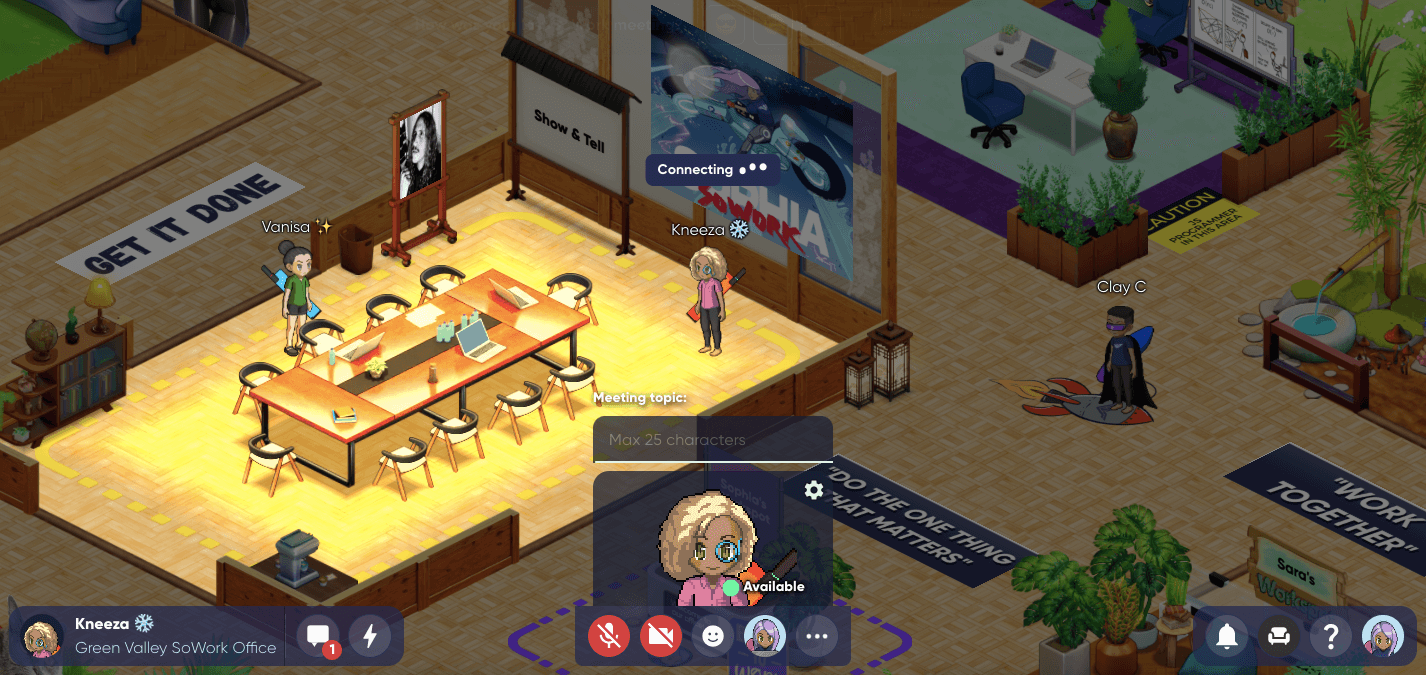Unmute the red microphone button
Viewport: 1426px width, 675px height.
(609, 635)
